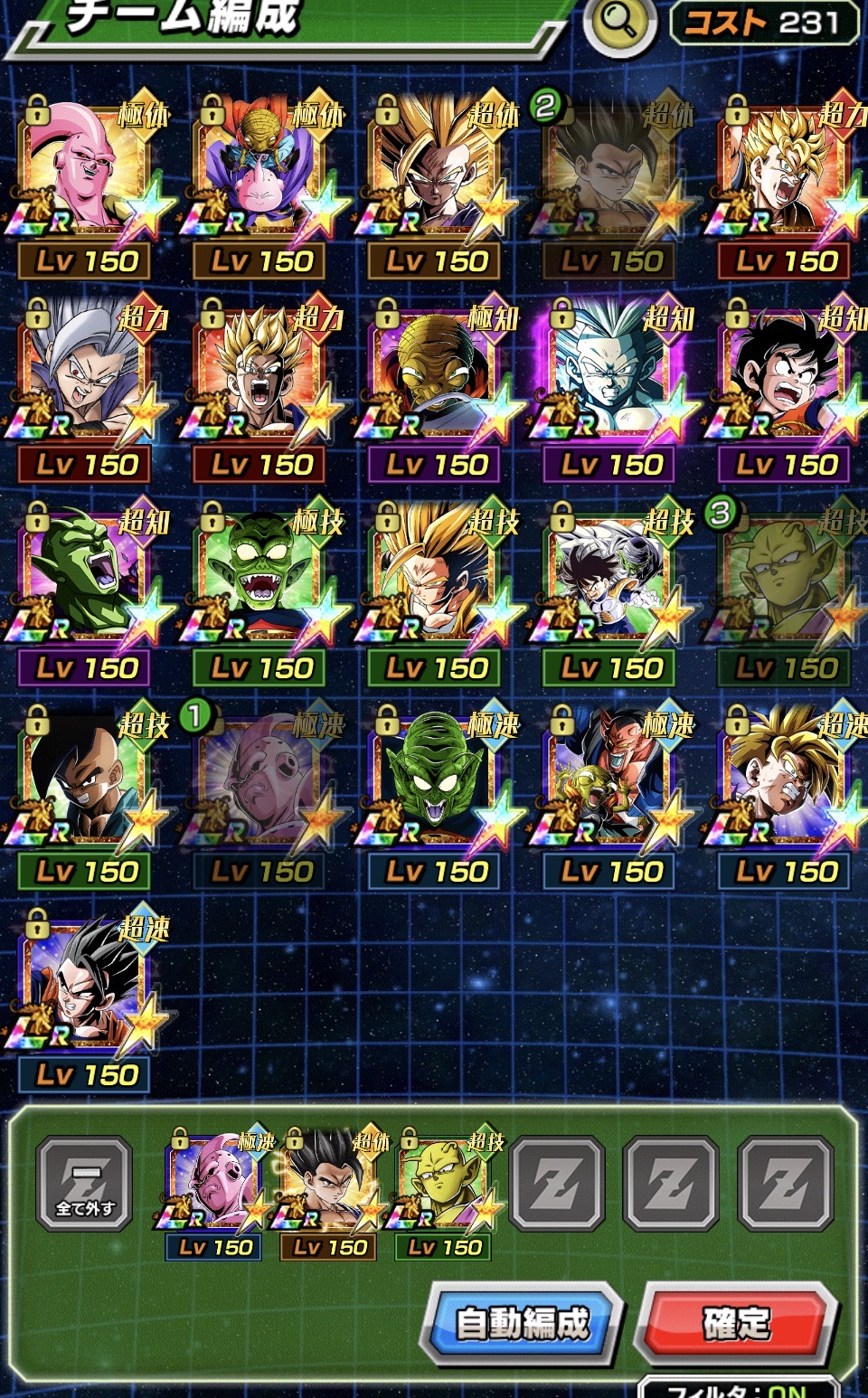Select the Super Buu card in the grid's first slot

click(85, 172)
